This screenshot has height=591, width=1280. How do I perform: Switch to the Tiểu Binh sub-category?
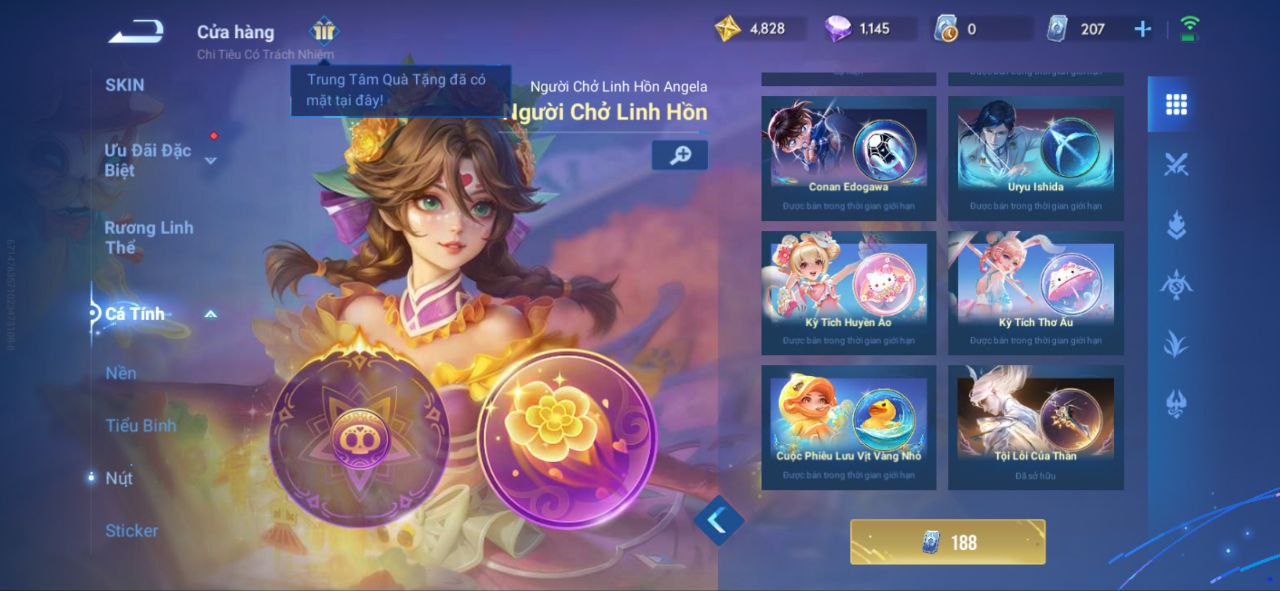click(141, 425)
